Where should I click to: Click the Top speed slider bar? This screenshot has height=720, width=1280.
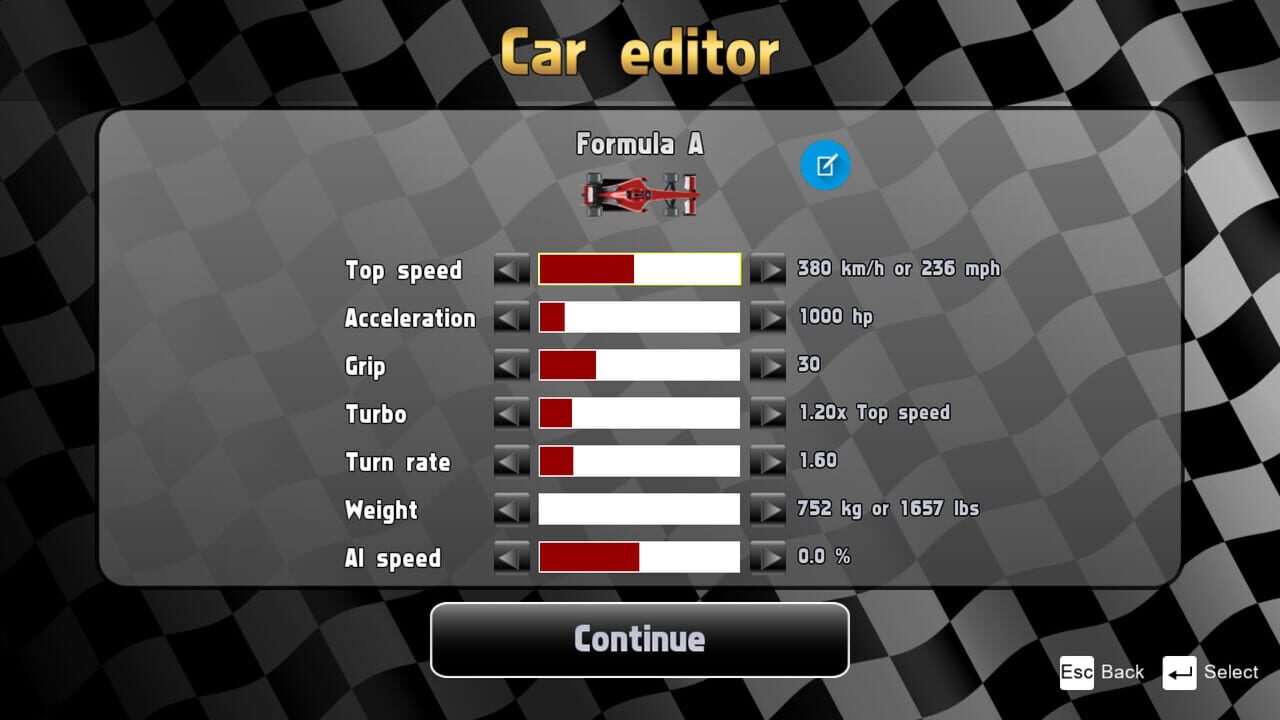click(x=639, y=269)
